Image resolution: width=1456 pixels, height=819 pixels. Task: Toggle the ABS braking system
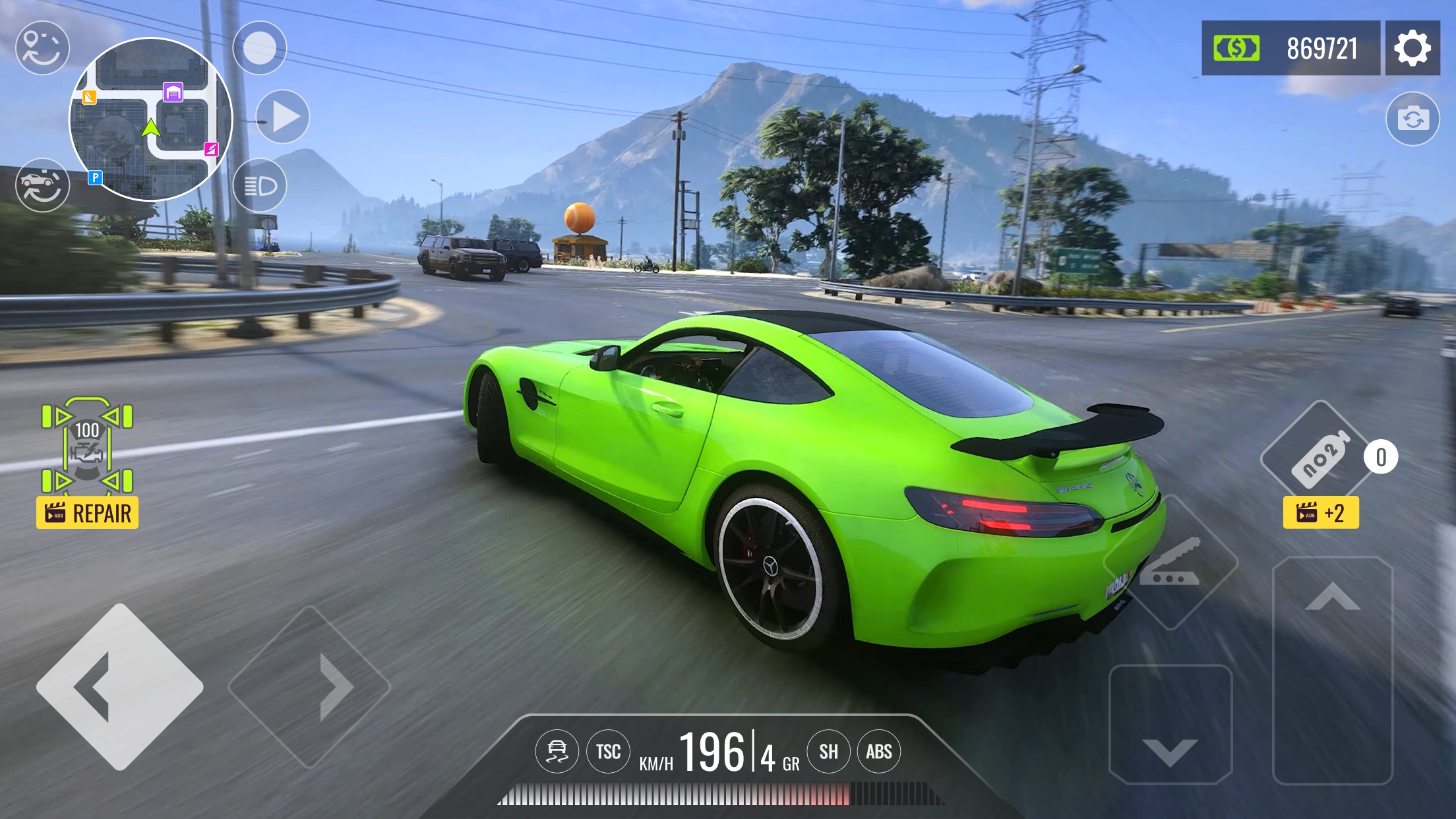coord(878,751)
